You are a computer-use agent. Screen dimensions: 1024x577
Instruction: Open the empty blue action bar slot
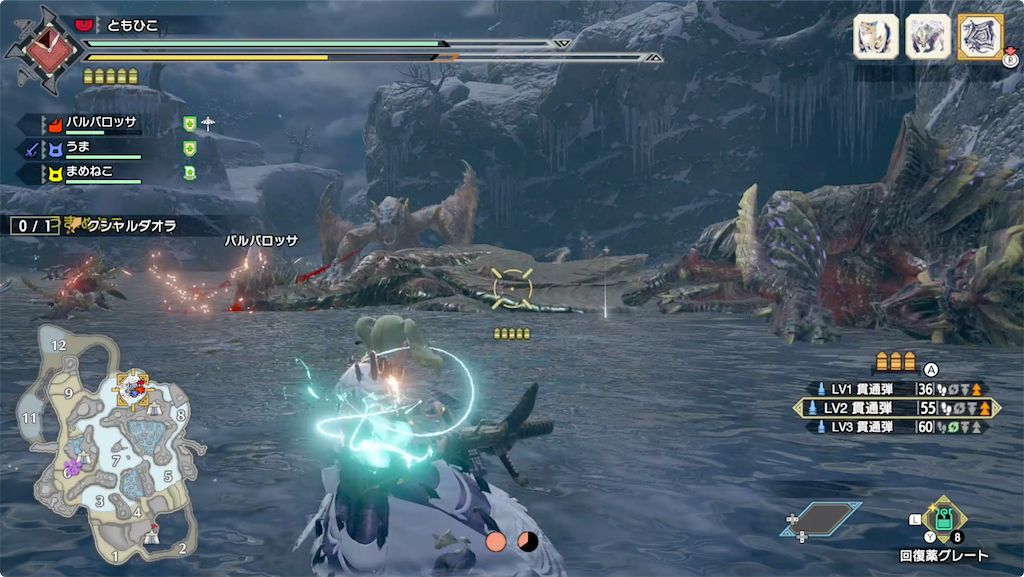click(821, 518)
